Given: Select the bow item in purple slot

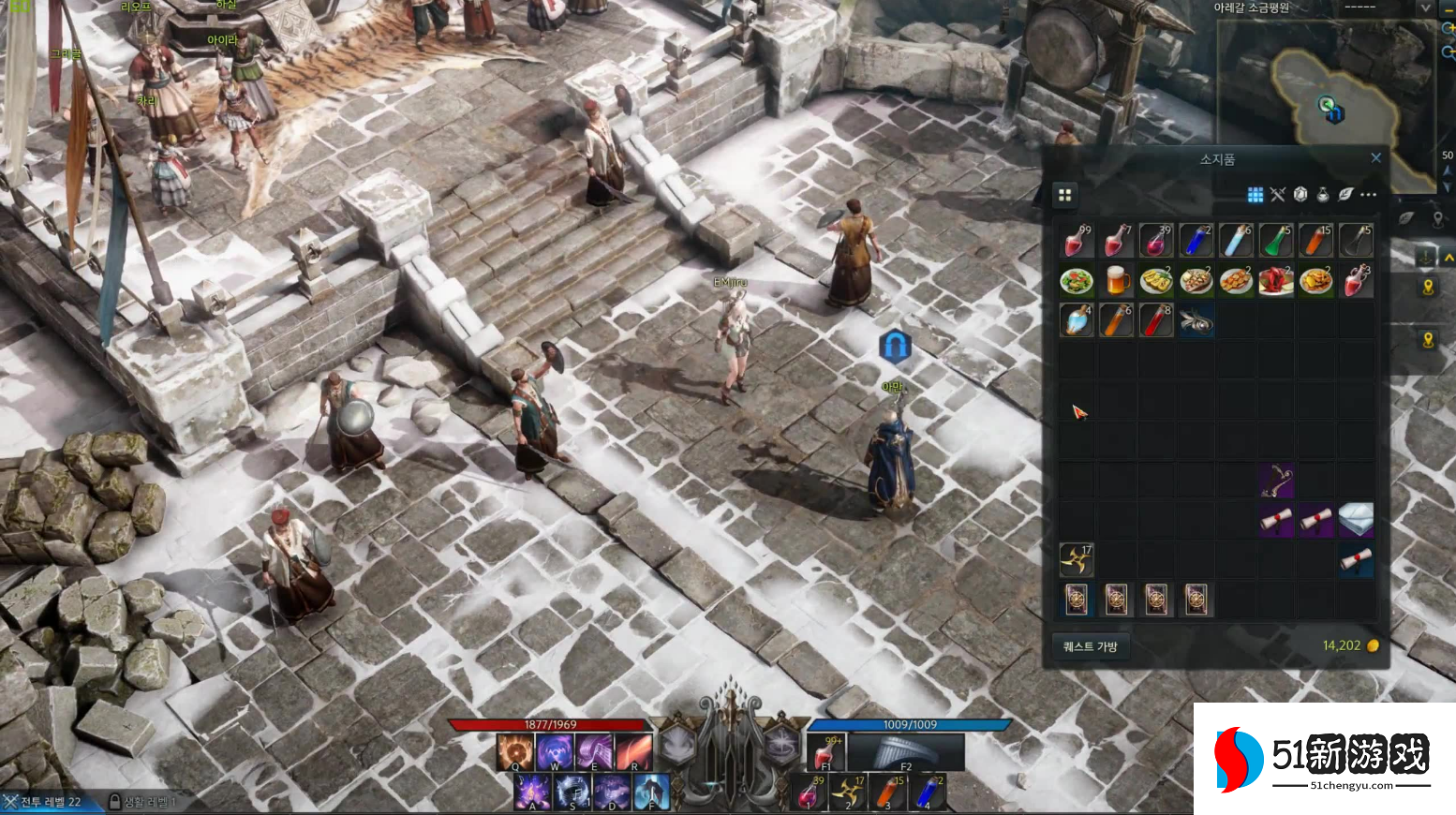Looking at the screenshot, I should click(x=1276, y=480).
